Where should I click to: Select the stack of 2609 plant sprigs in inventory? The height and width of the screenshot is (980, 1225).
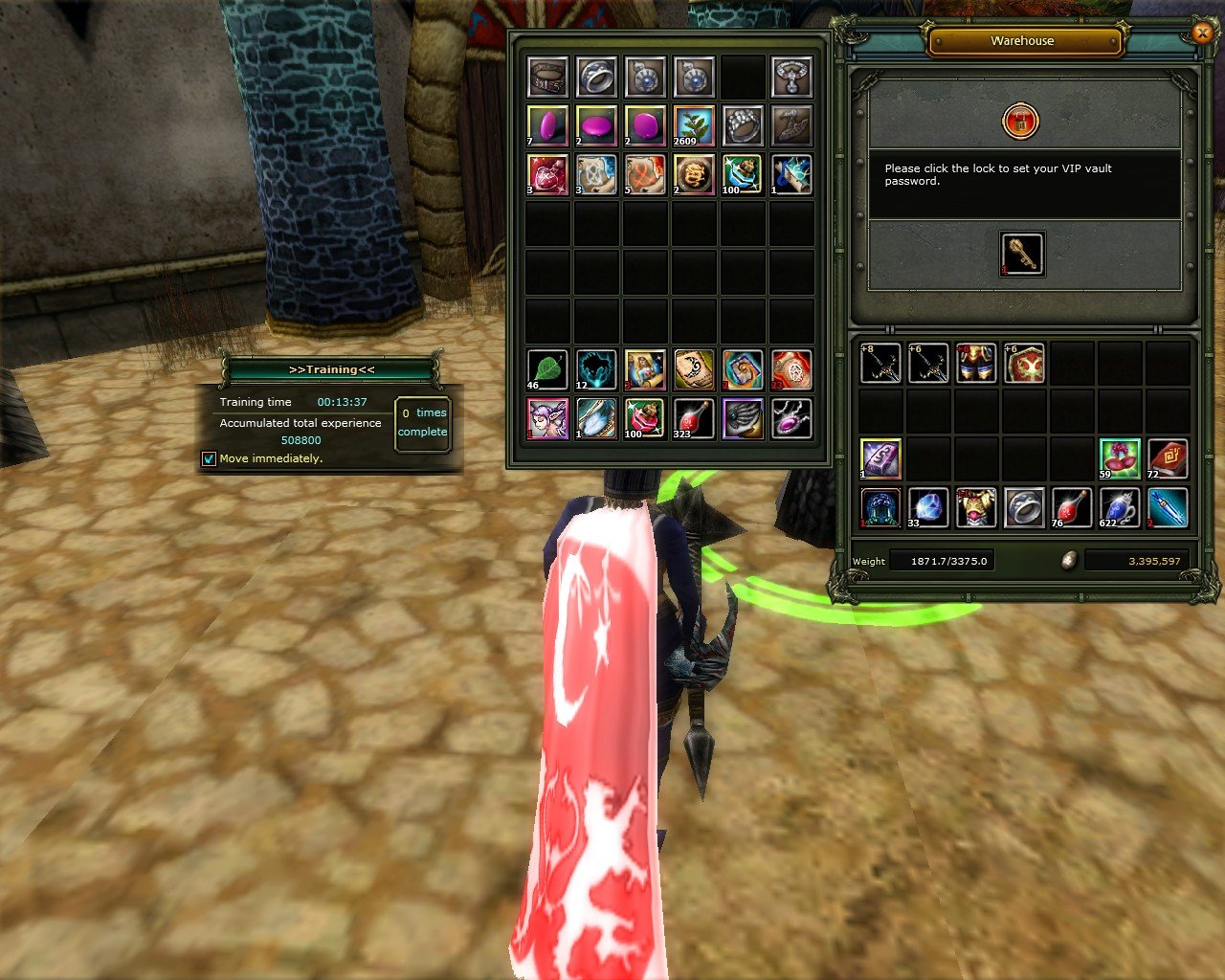[x=694, y=125]
